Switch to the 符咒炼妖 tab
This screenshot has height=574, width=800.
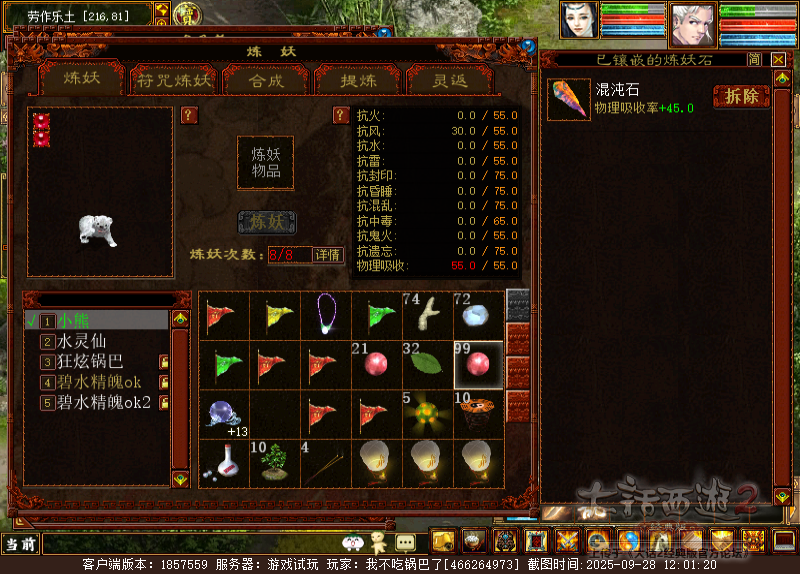pos(175,80)
